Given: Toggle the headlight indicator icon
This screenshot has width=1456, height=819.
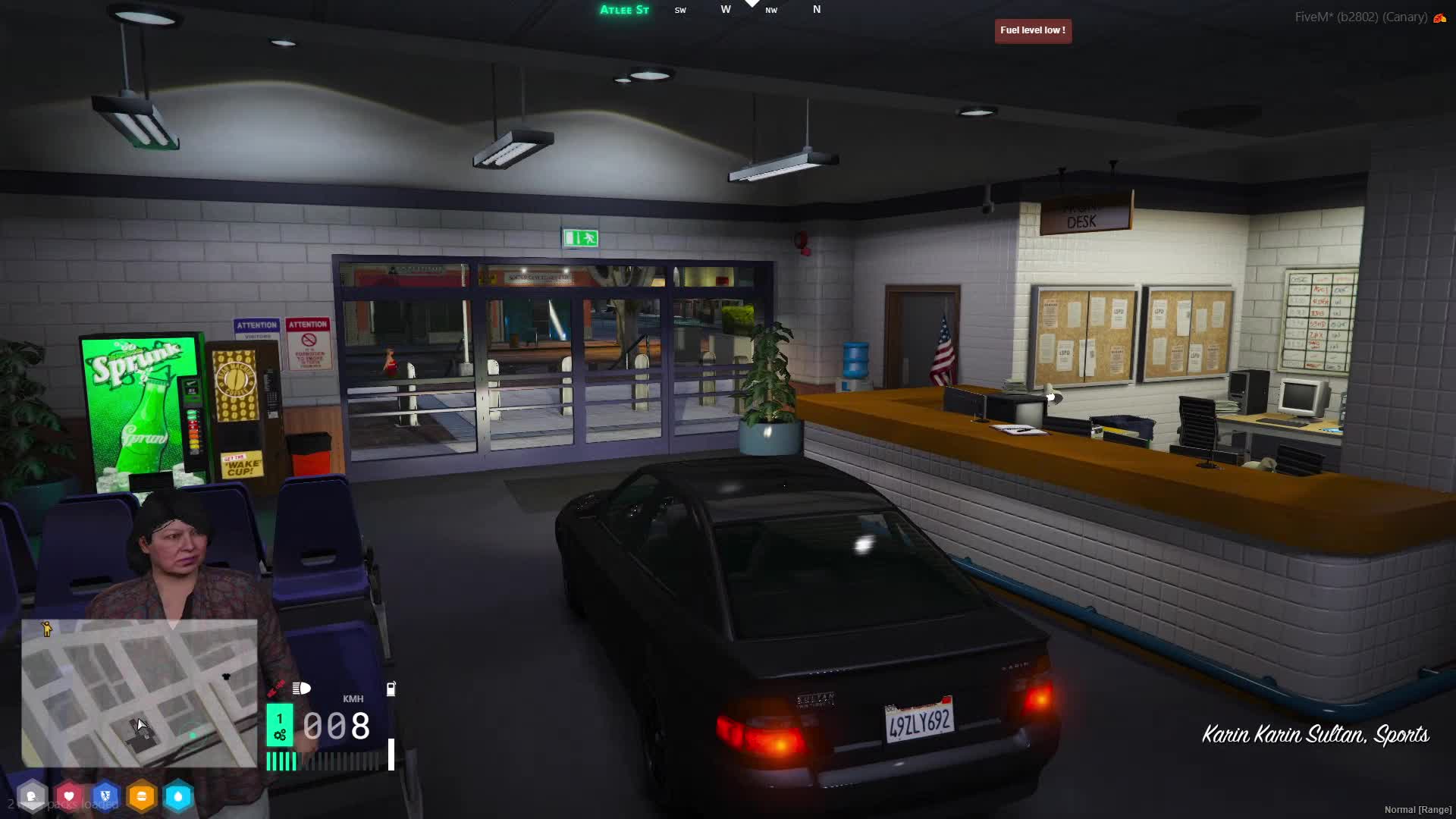Looking at the screenshot, I should (x=302, y=689).
